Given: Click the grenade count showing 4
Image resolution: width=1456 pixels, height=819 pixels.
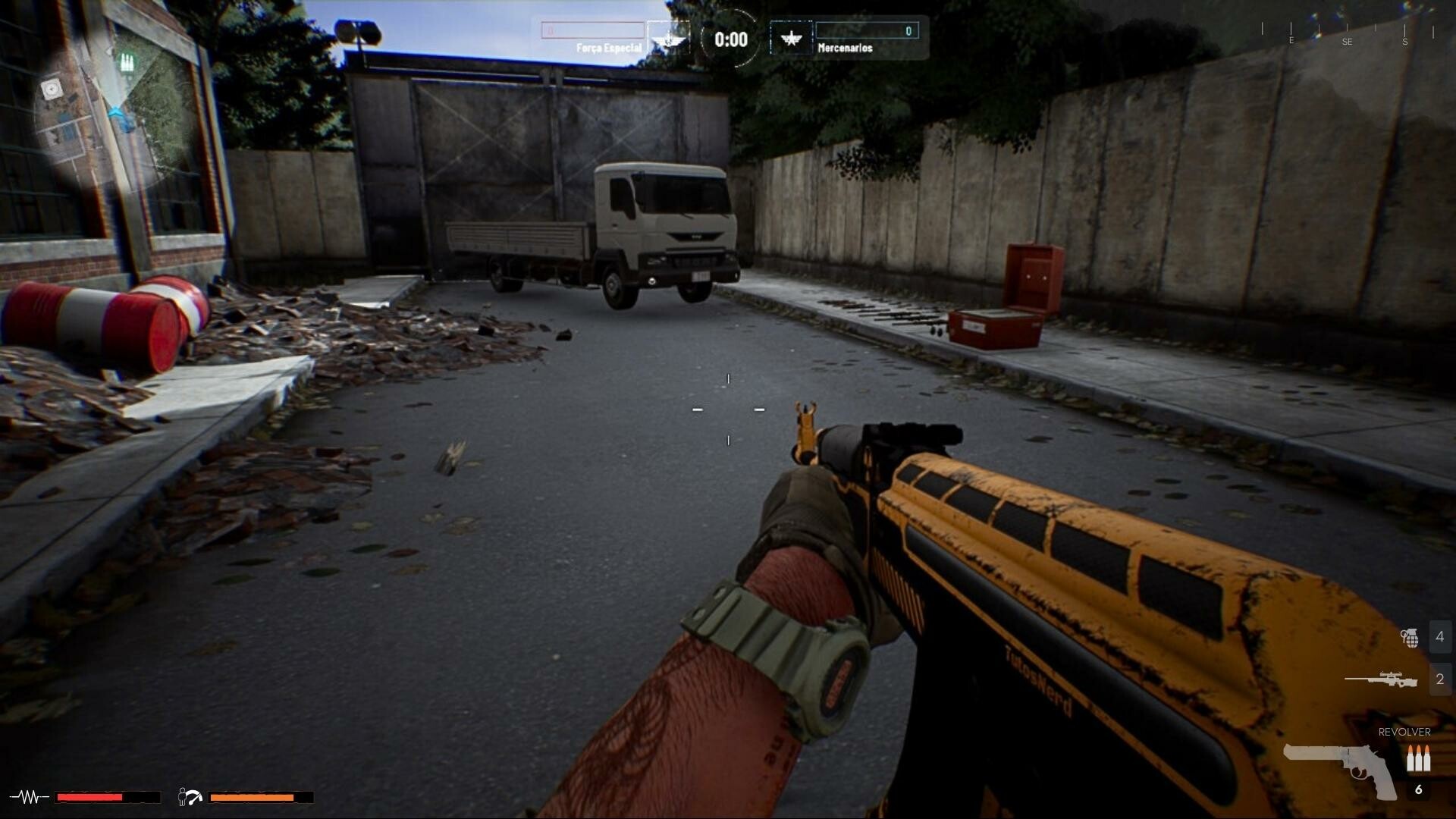Looking at the screenshot, I should [1439, 637].
